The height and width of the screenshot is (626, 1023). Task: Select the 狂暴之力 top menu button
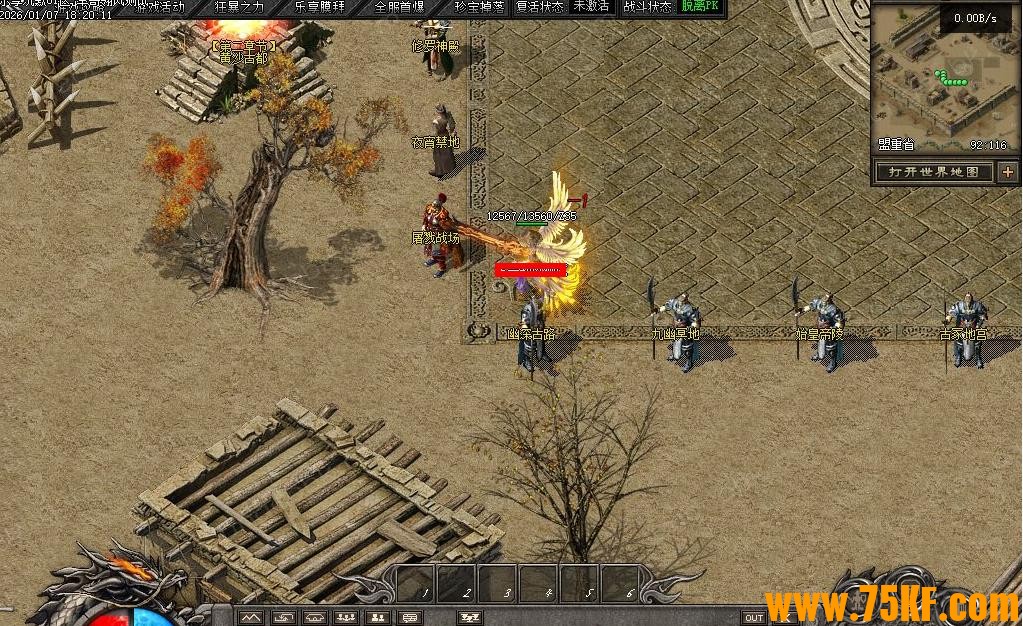(x=239, y=6)
